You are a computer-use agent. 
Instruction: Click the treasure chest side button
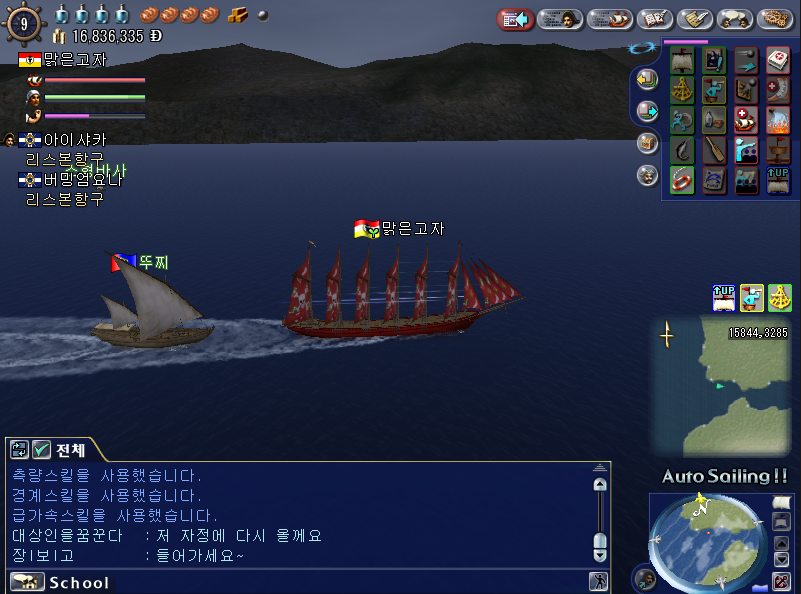[x=647, y=142]
